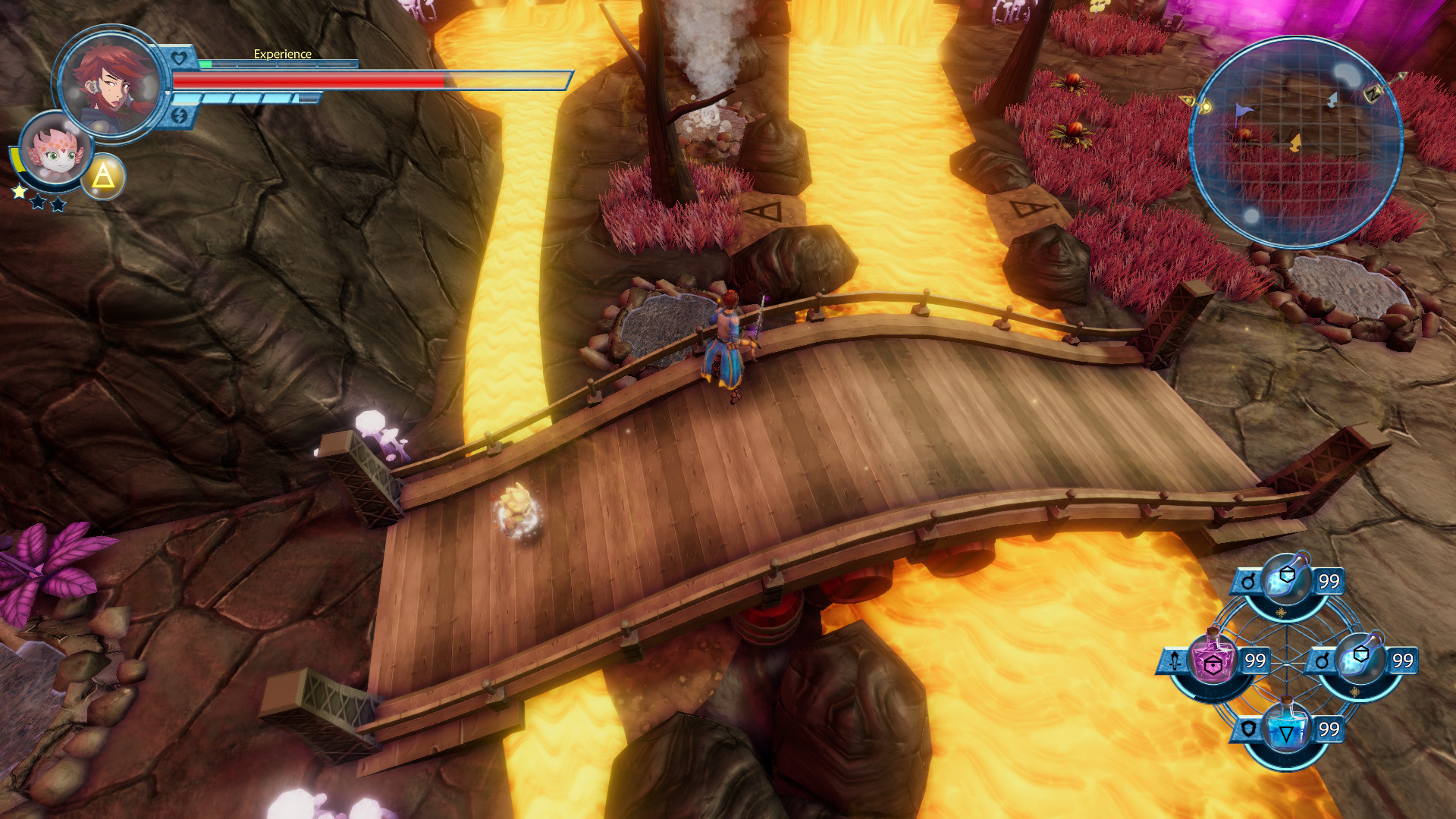1456x819 pixels.
Task: Select the pink companion creature portrait
Action: [x=55, y=150]
